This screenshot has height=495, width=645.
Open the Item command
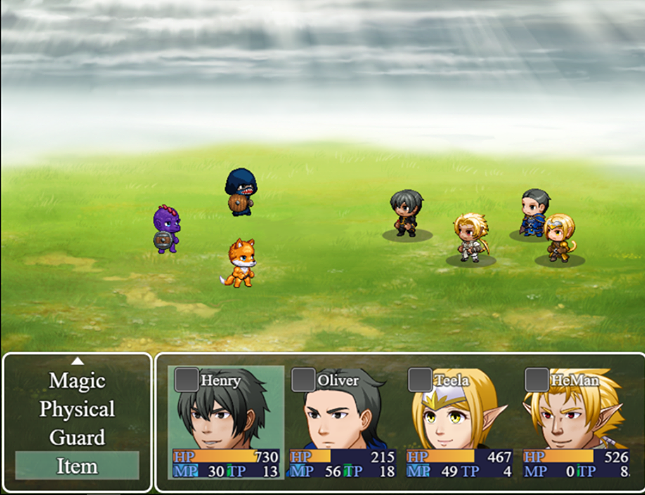[x=77, y=465]
